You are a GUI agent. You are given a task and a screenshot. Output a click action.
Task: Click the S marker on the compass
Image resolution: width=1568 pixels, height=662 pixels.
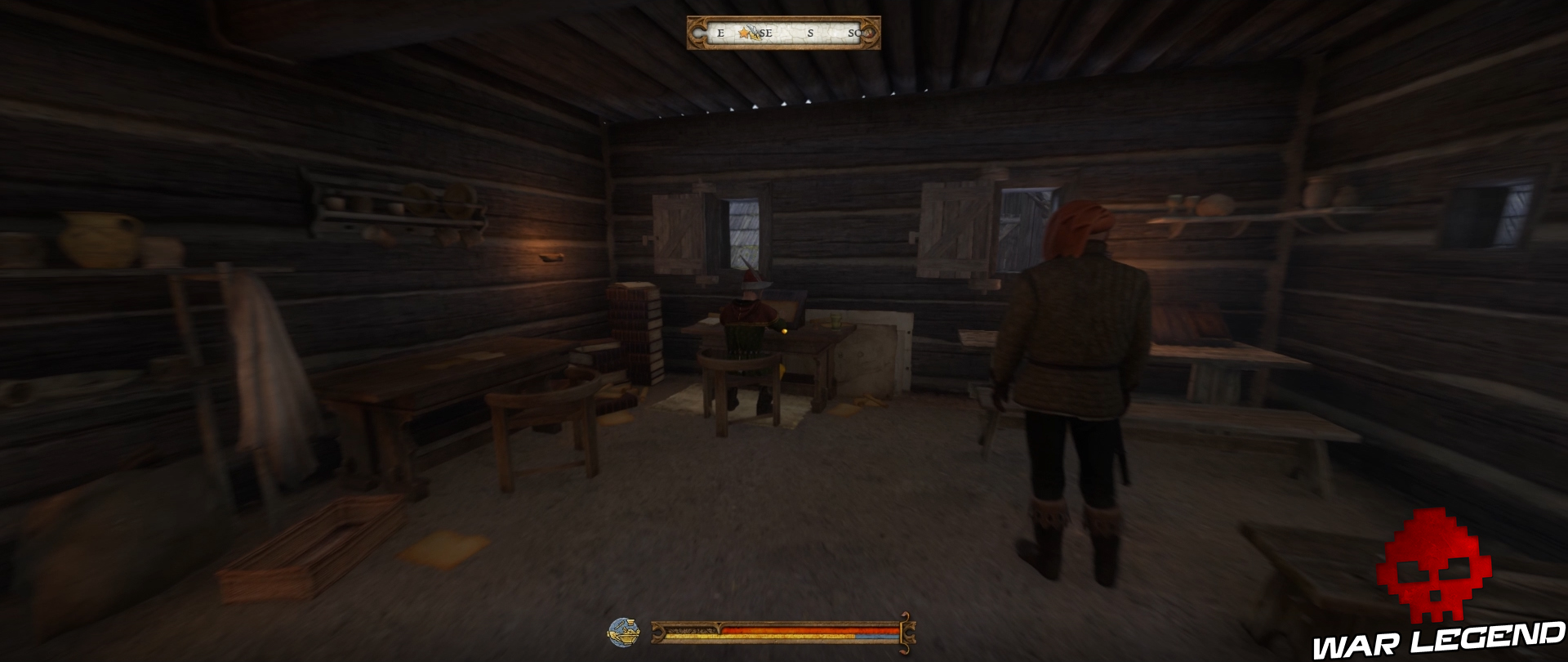coord(810,33)
